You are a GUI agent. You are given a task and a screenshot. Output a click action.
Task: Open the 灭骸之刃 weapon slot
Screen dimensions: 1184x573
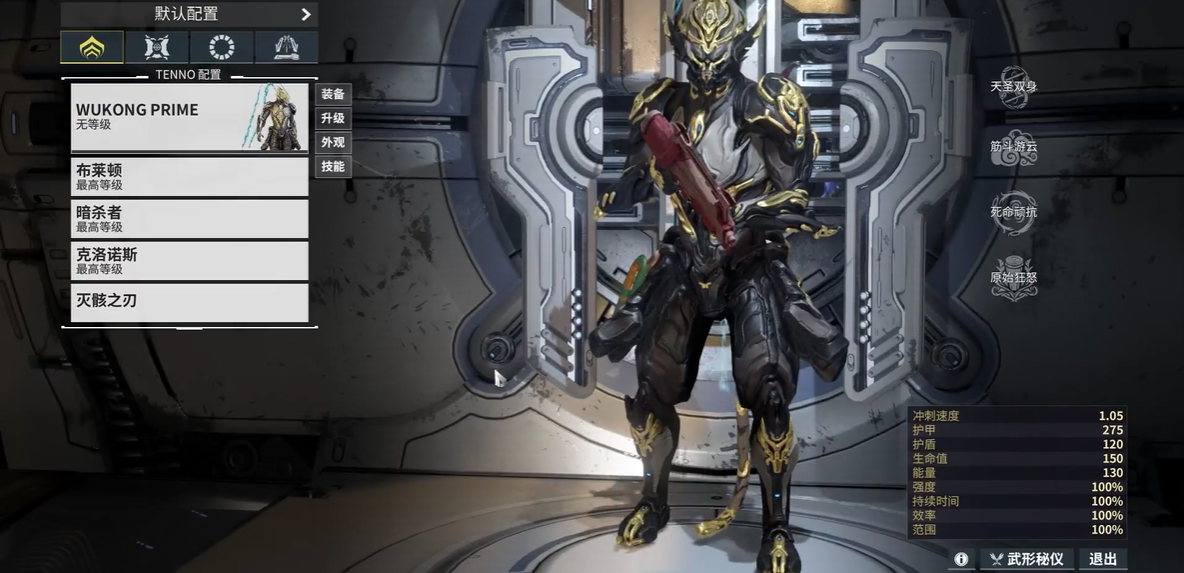(189, 302)
